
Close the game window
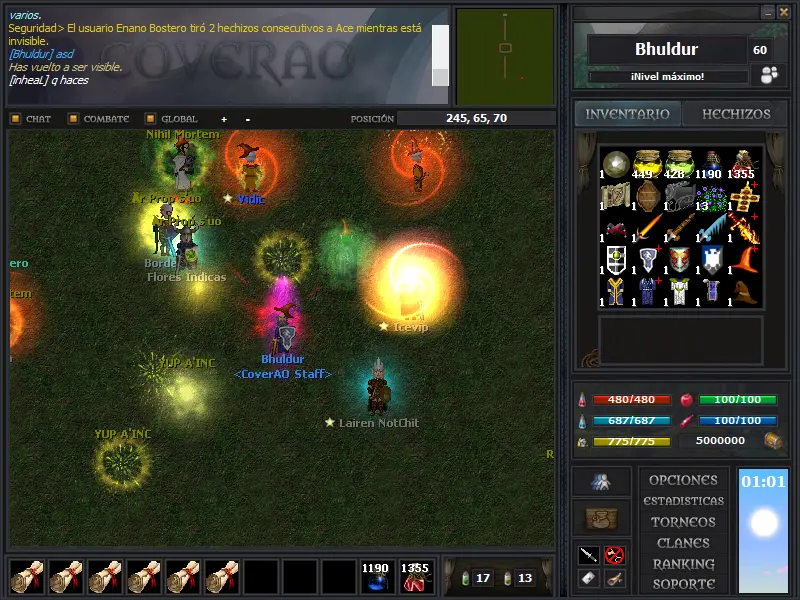pyautogui.click(x=782, y=12)
